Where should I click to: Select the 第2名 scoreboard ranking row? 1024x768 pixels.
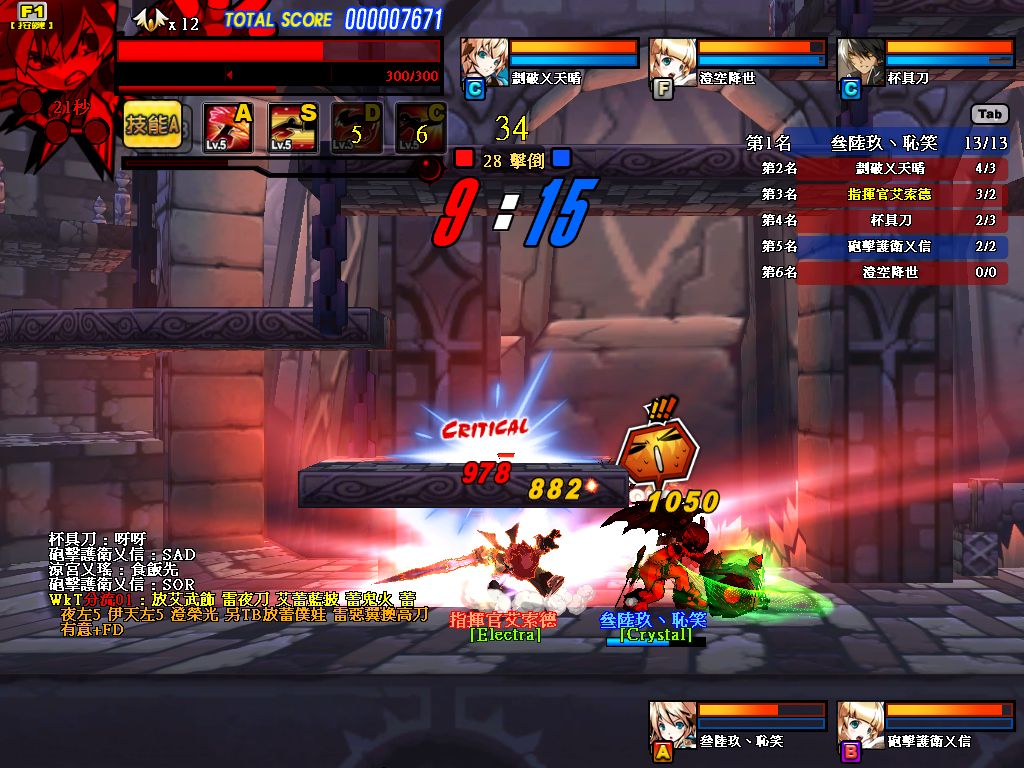point(882,169)
